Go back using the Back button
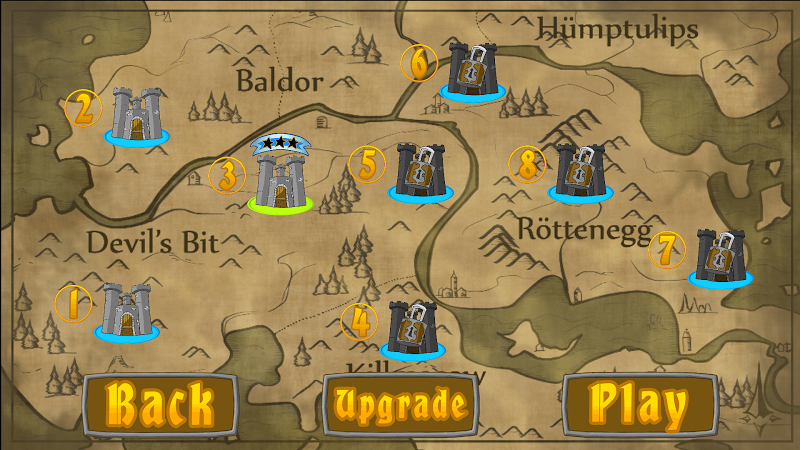The image size is (800, 450). point(160,404)
